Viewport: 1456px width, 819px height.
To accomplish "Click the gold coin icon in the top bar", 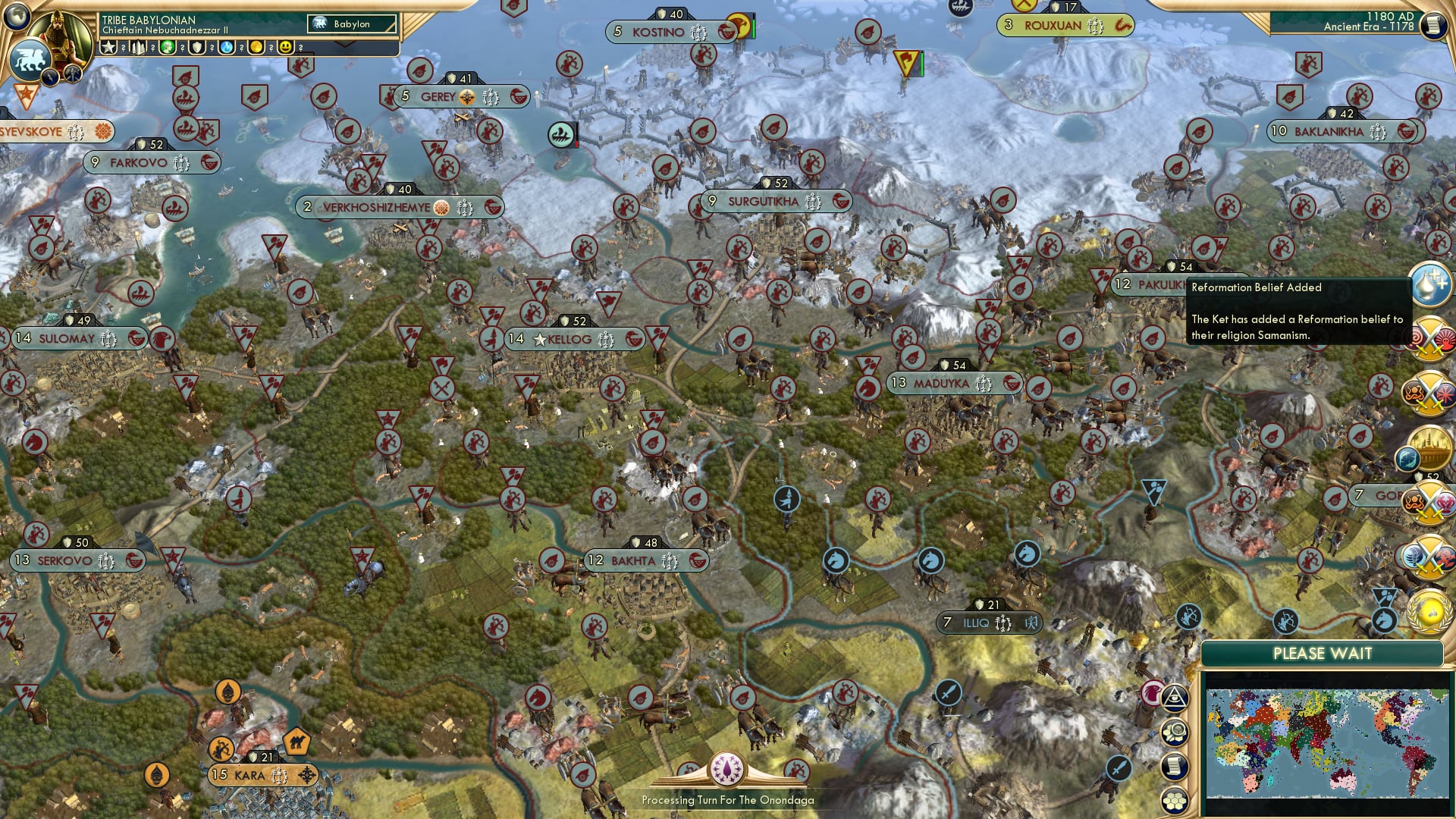I will (x=256, y=47).
